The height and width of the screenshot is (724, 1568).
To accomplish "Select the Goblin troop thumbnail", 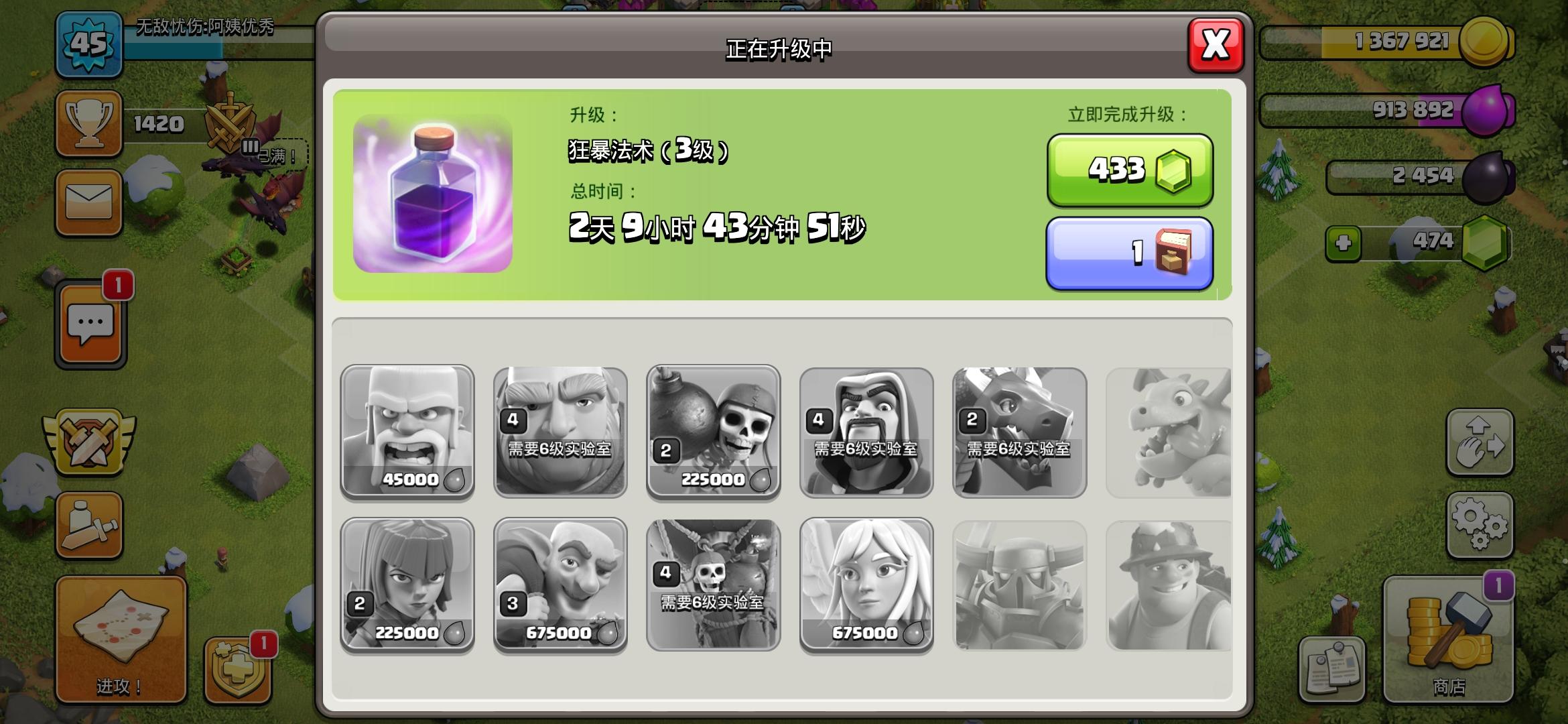I will [560, 583].
